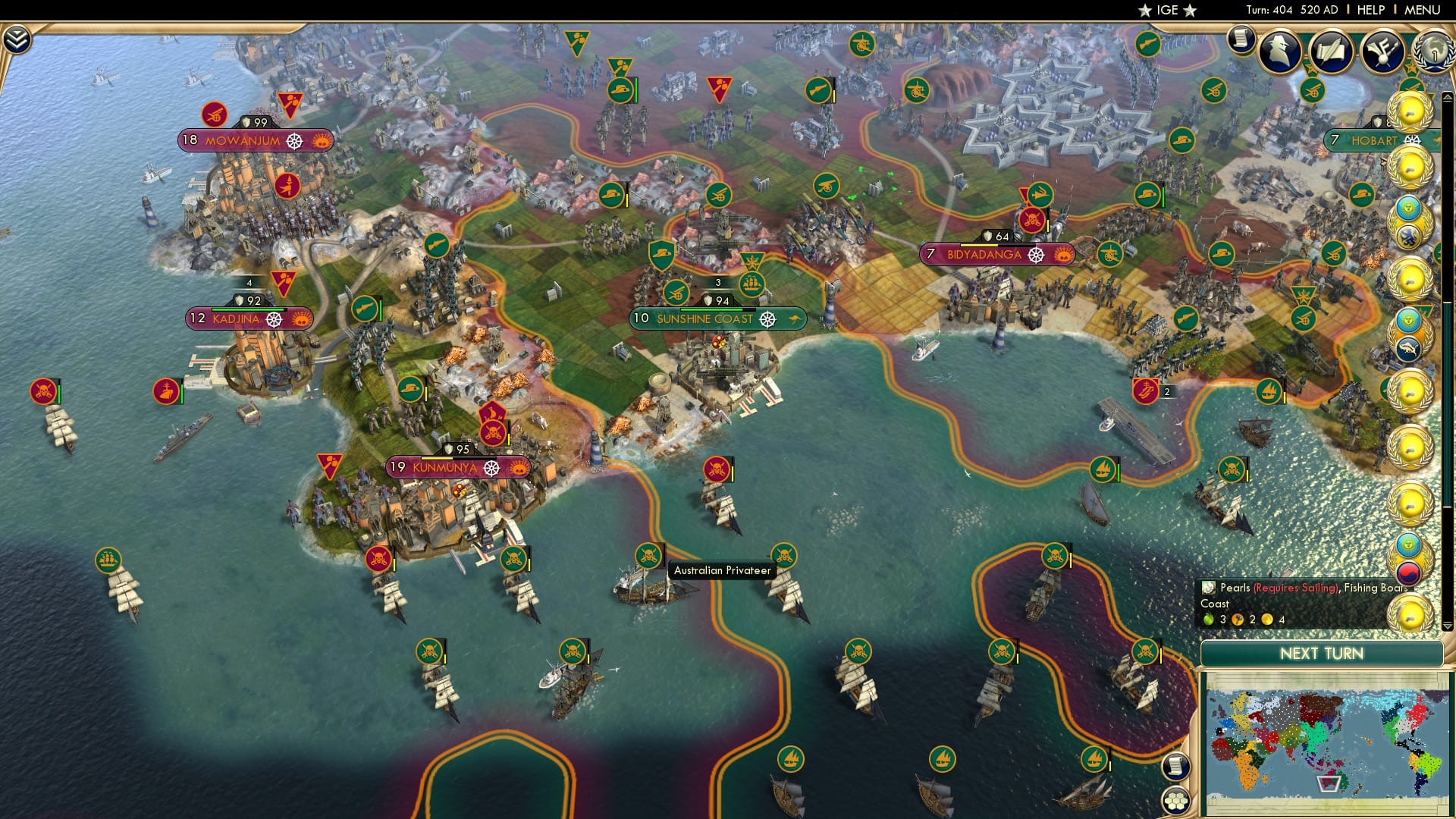Click the small down arrow below the yellow medal
Image resolution: width=1456 pixels, height=819 pixels.
pos(1448,625)
